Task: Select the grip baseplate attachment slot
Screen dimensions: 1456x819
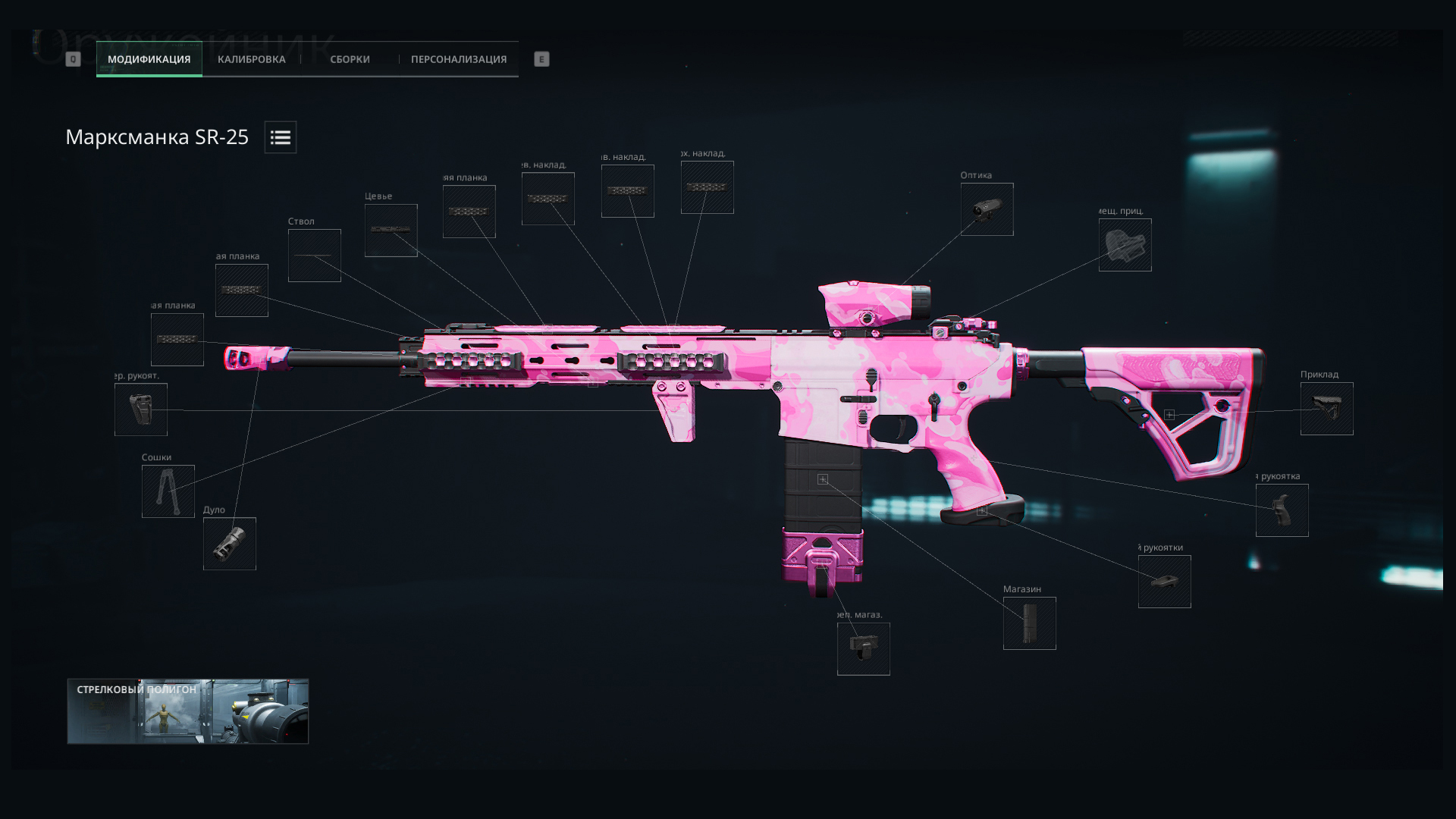Action: (1164, 582)
